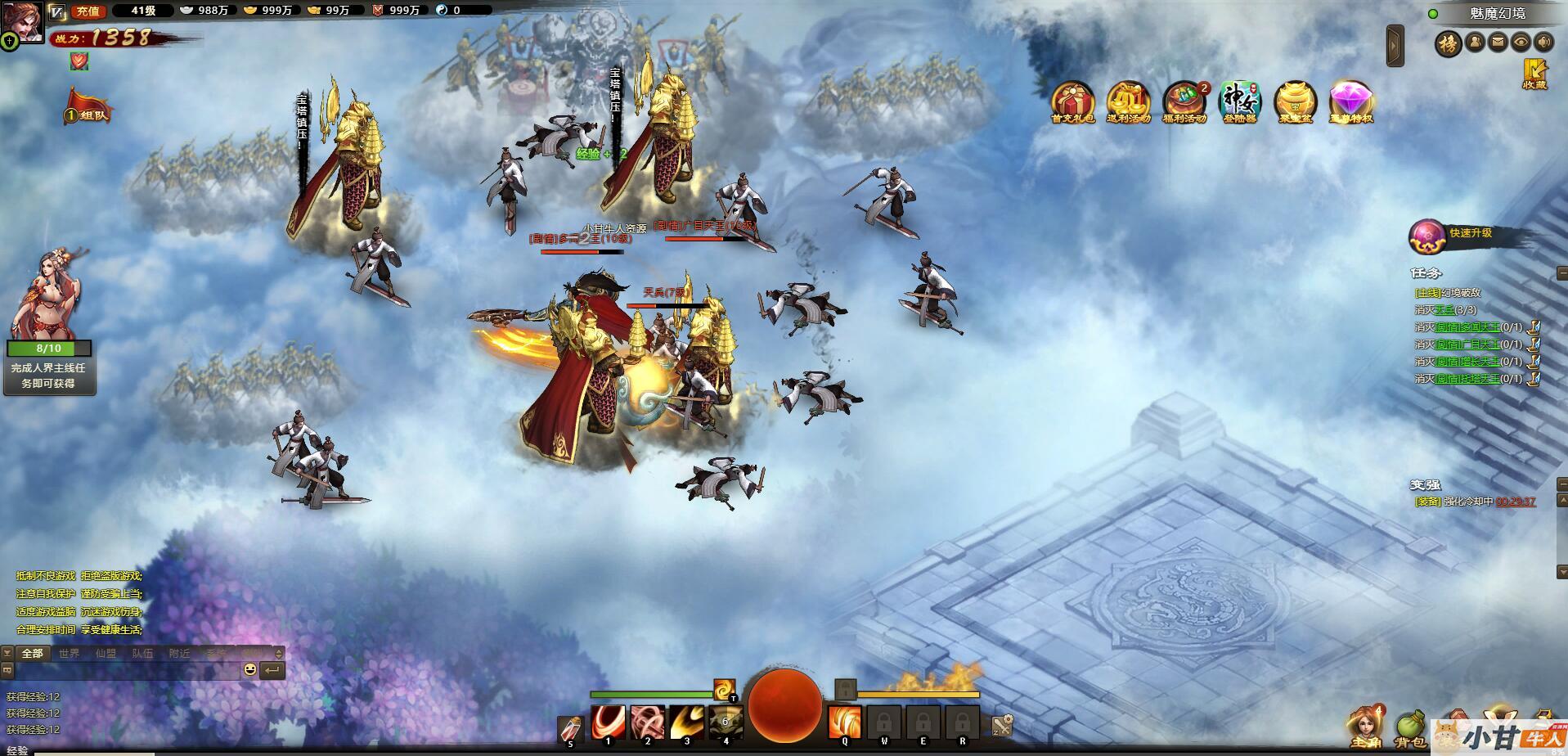The image size is (1568, 756).
Task: Open the 主角 character sheet
Action: coord(1365,727)
